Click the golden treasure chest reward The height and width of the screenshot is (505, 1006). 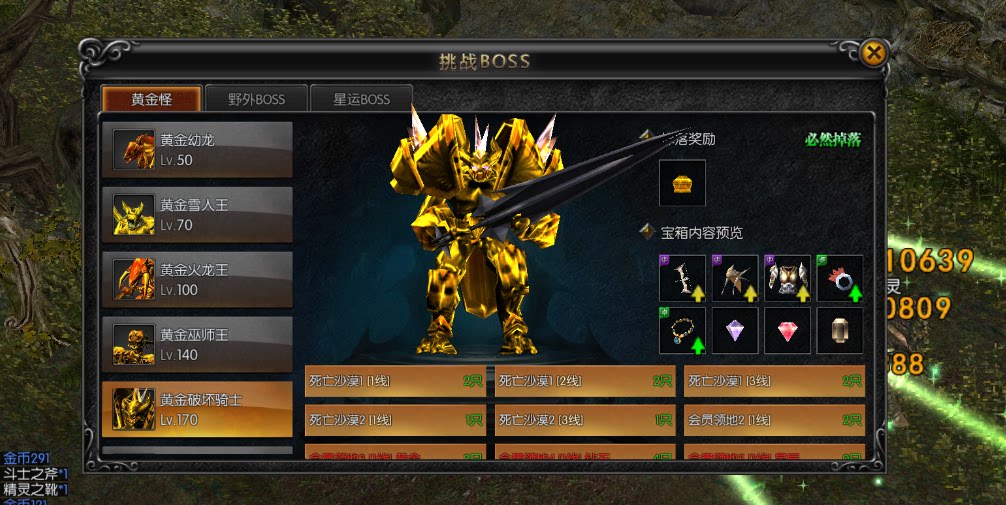[682, 183]
